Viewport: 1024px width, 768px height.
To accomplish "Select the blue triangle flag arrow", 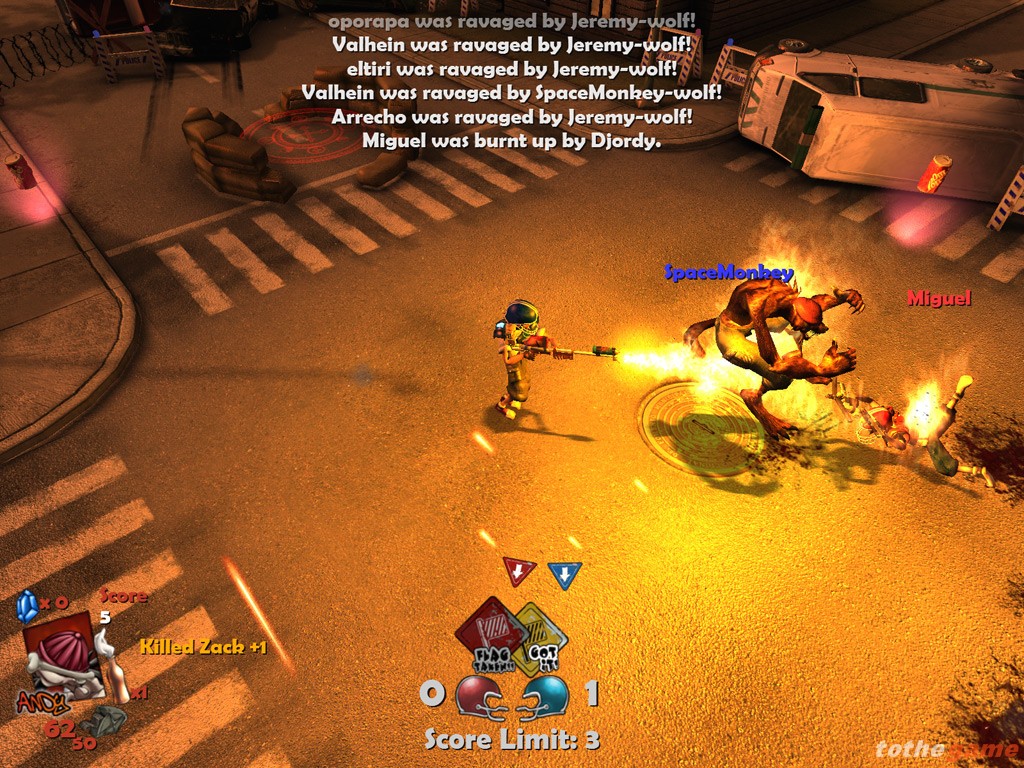I will [565, 575].
